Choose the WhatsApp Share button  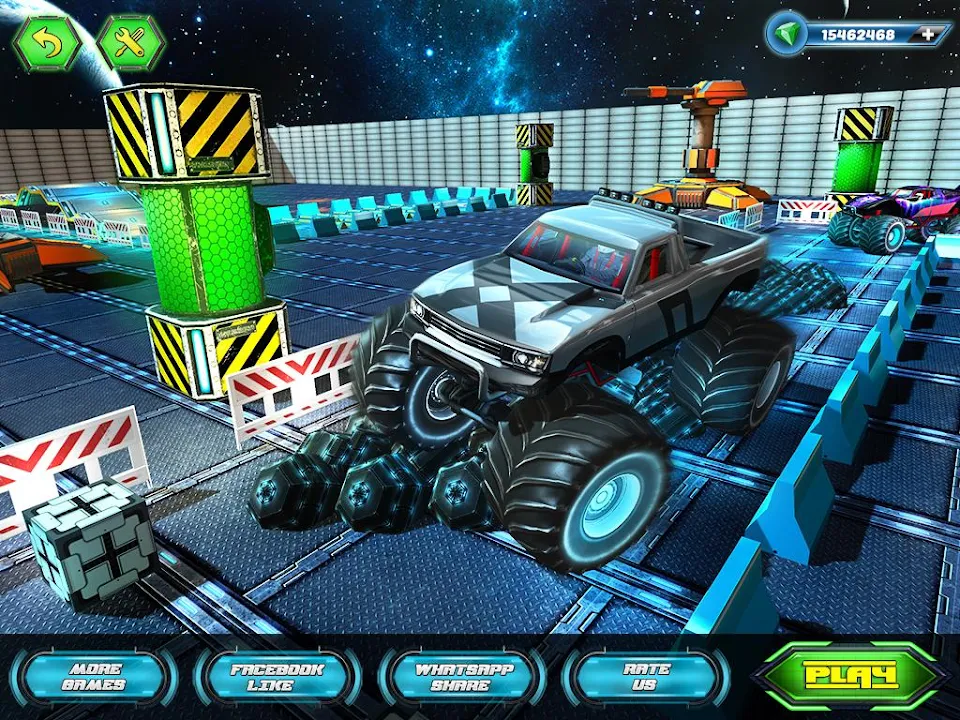tap(461, 677)
